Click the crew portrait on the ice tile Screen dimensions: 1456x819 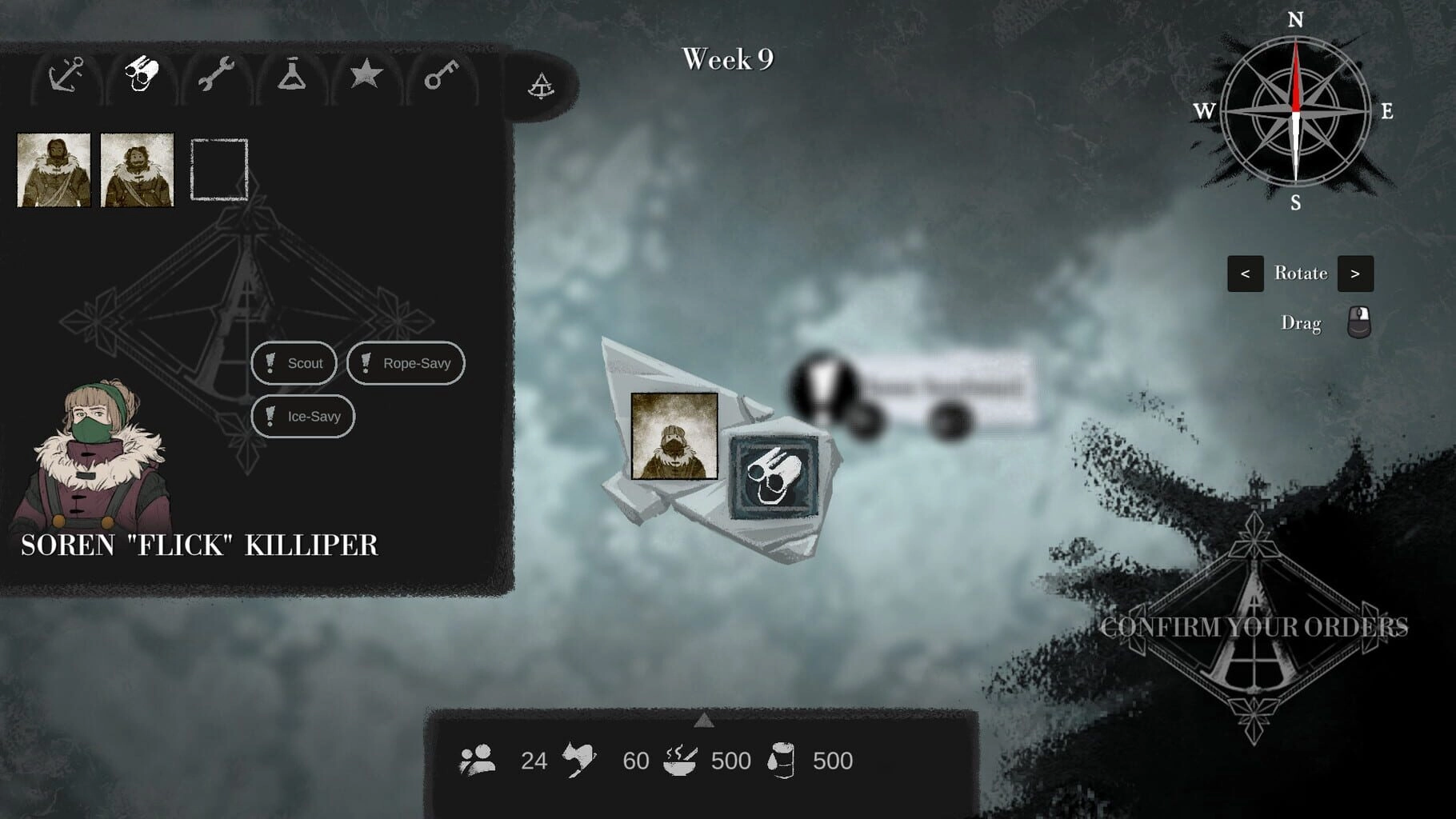coord(674,436)
